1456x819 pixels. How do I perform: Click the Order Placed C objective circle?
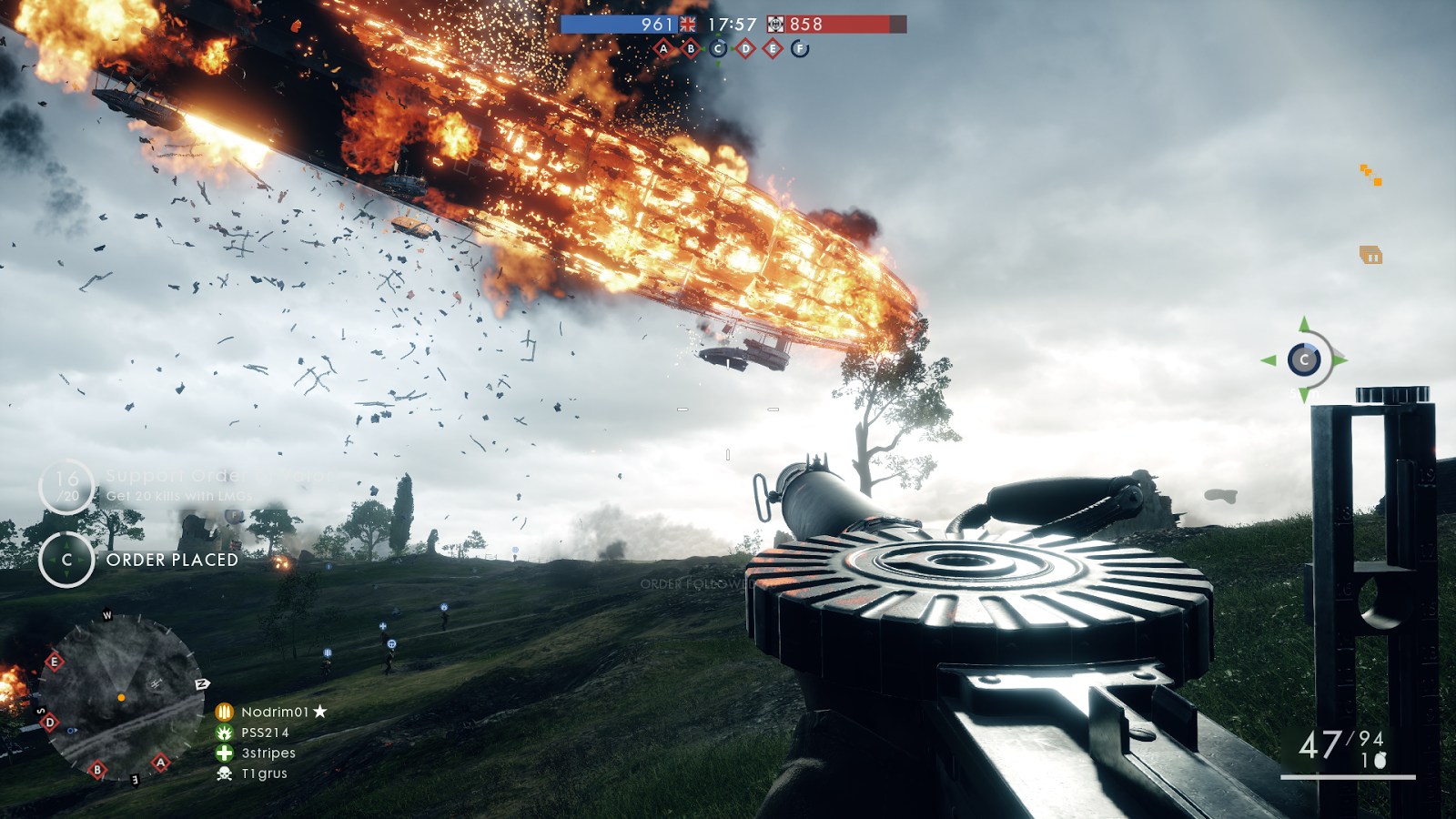pyautogui.click(x=66, y=560)
